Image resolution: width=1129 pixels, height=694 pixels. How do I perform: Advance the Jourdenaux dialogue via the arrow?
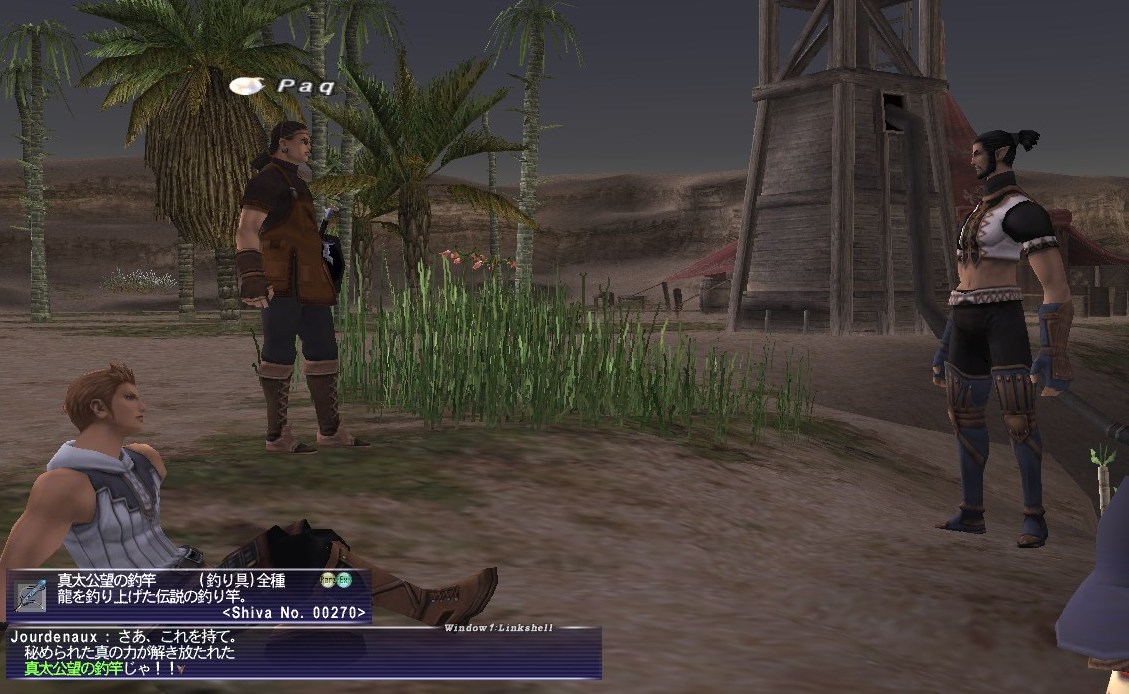click(181, 670)
